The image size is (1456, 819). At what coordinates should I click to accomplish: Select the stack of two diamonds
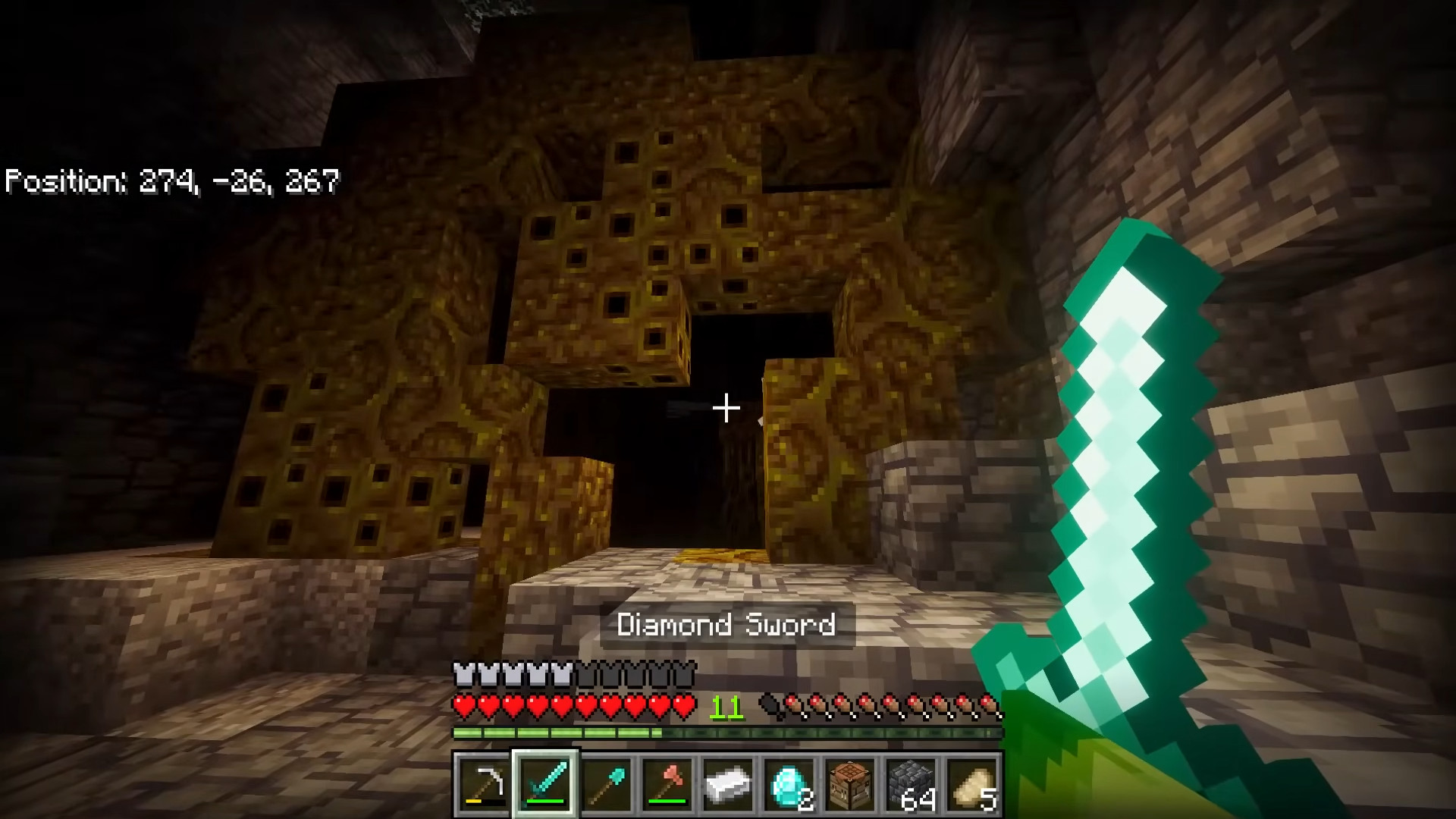pos(787,783)
